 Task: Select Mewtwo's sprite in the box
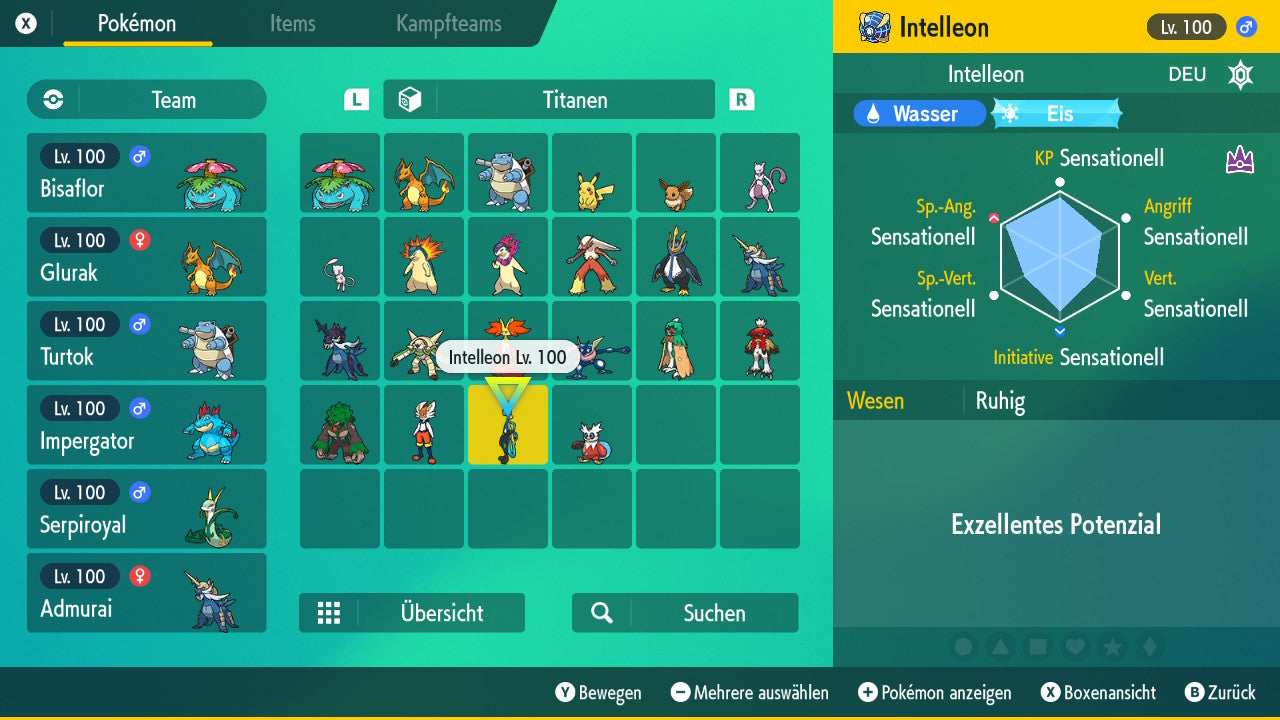(x=760, y=172)
